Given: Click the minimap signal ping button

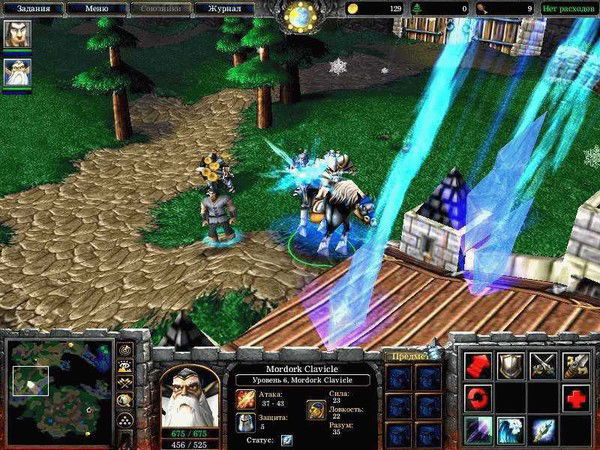Looking at the screenshot, I should [x=126, y=350].
